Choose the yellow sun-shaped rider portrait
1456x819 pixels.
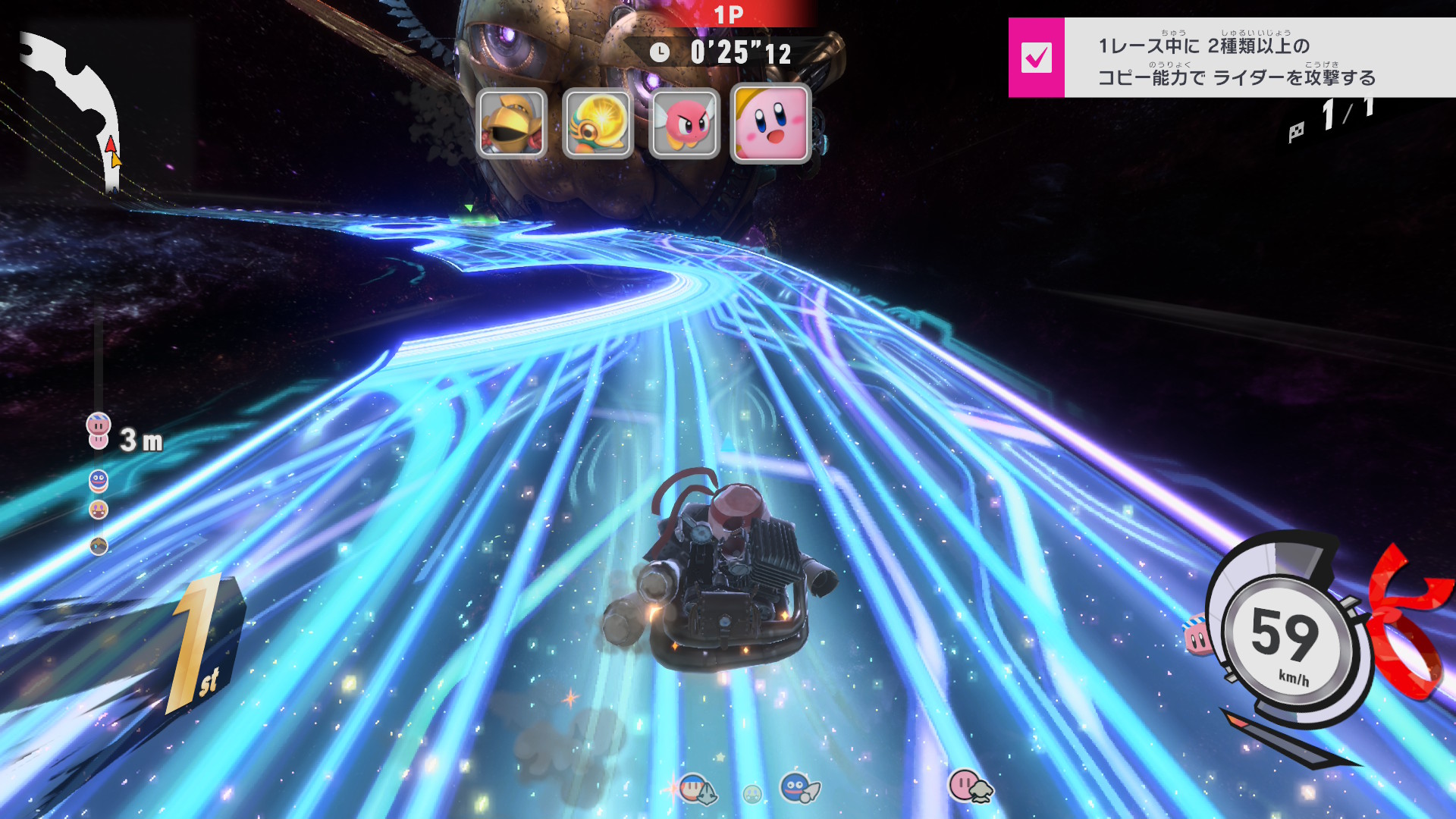(x=598, y=124)
